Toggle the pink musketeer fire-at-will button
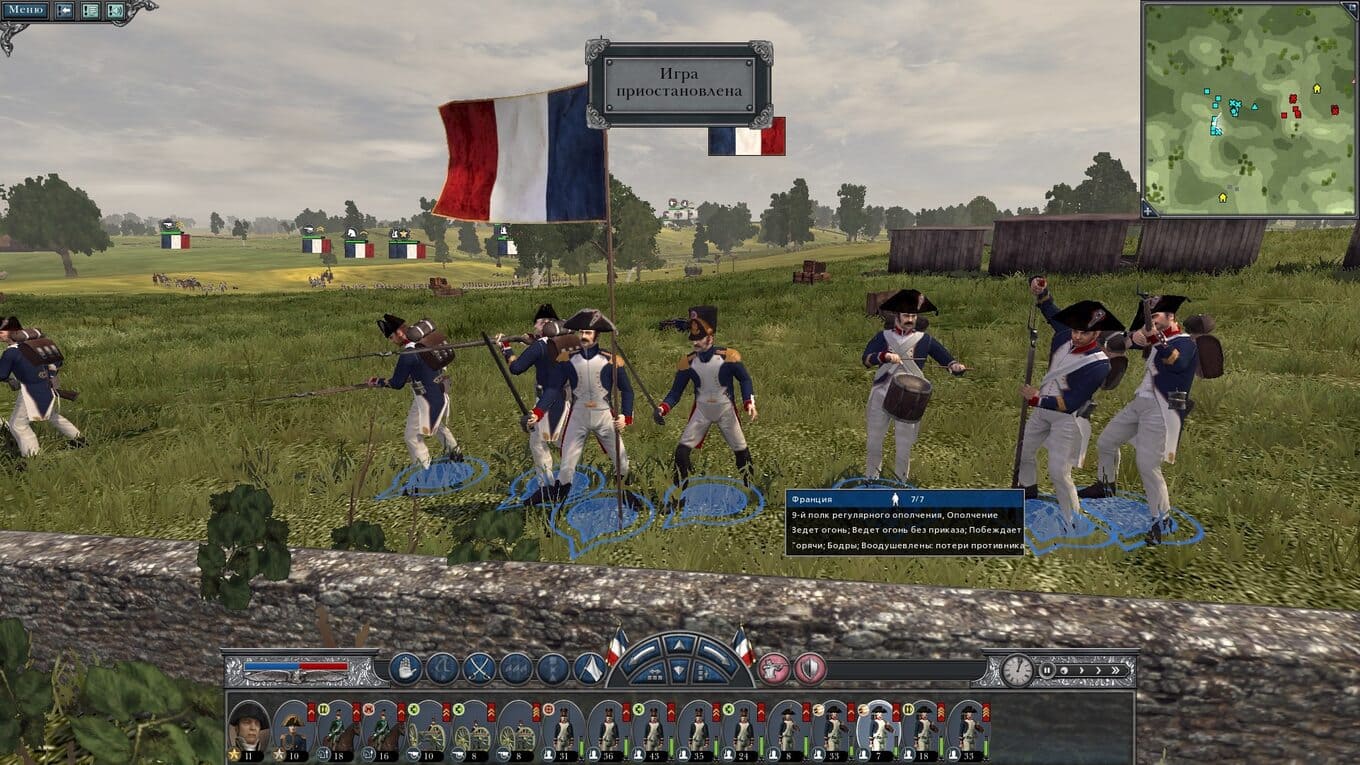This screenshot has height=765, width=1360. coord(773,668)
